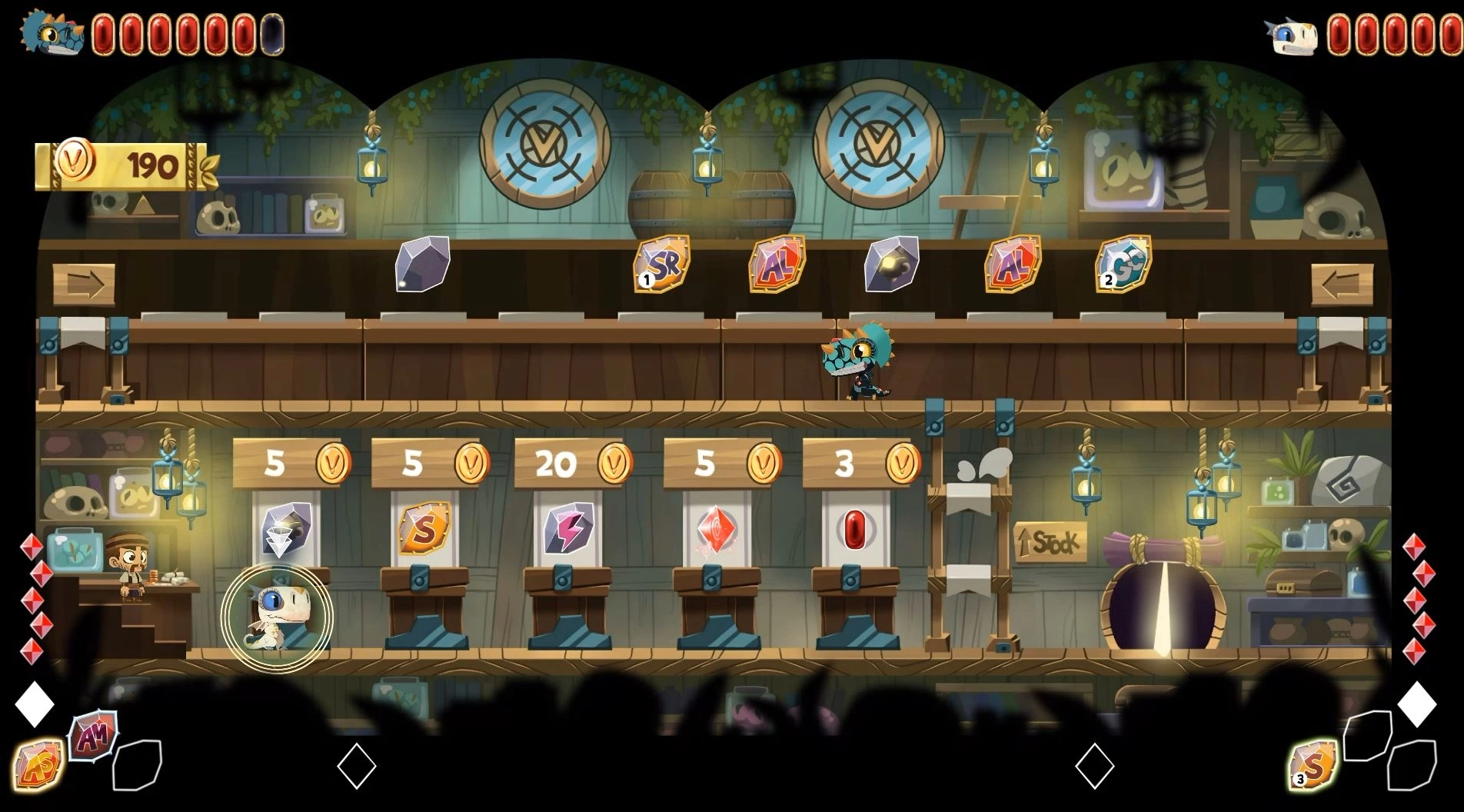
Task: Click the right-pointing arrow sign
Action: [x=84, y=285]
